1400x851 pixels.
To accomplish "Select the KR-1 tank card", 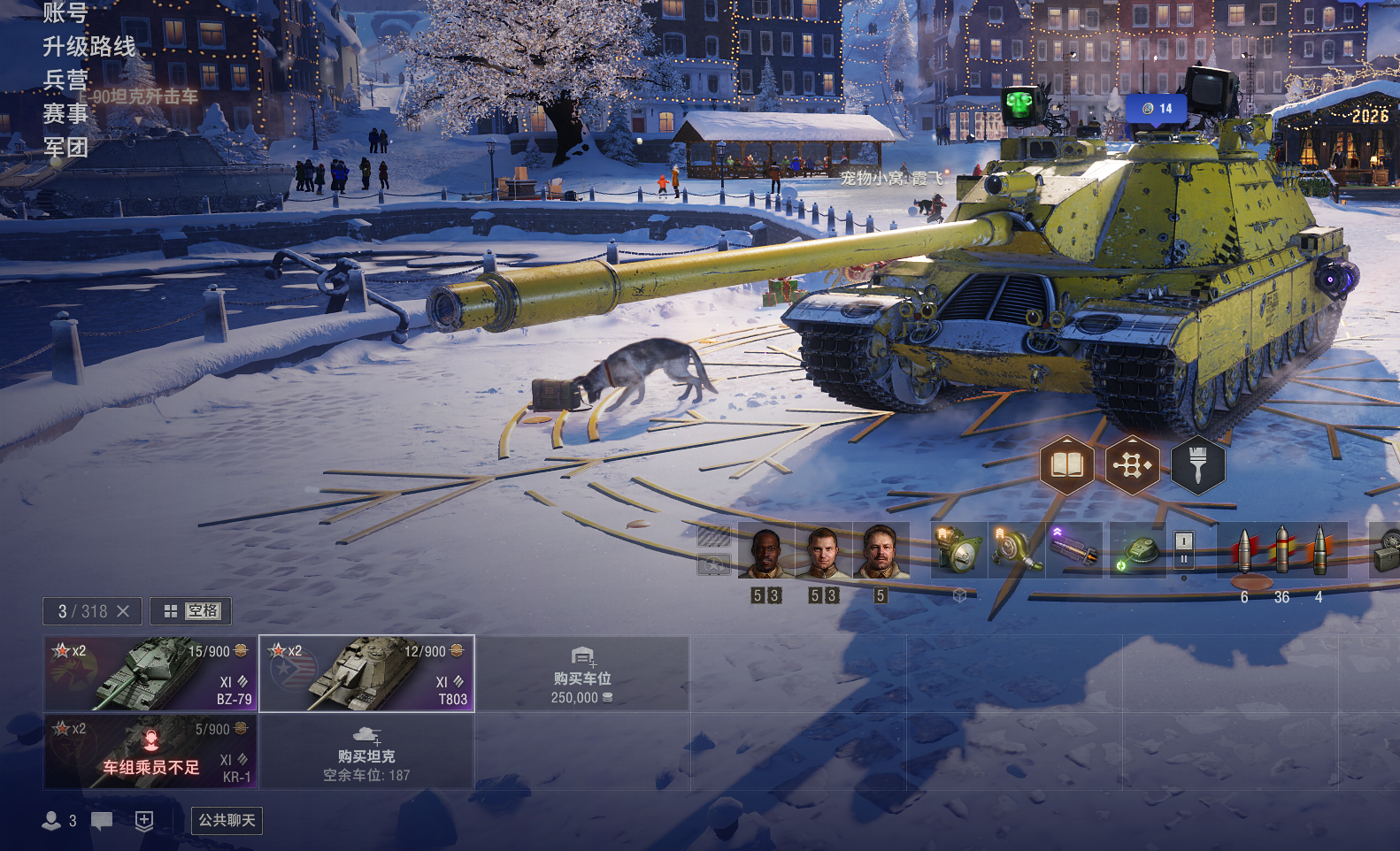I will [x=150, y=751].
